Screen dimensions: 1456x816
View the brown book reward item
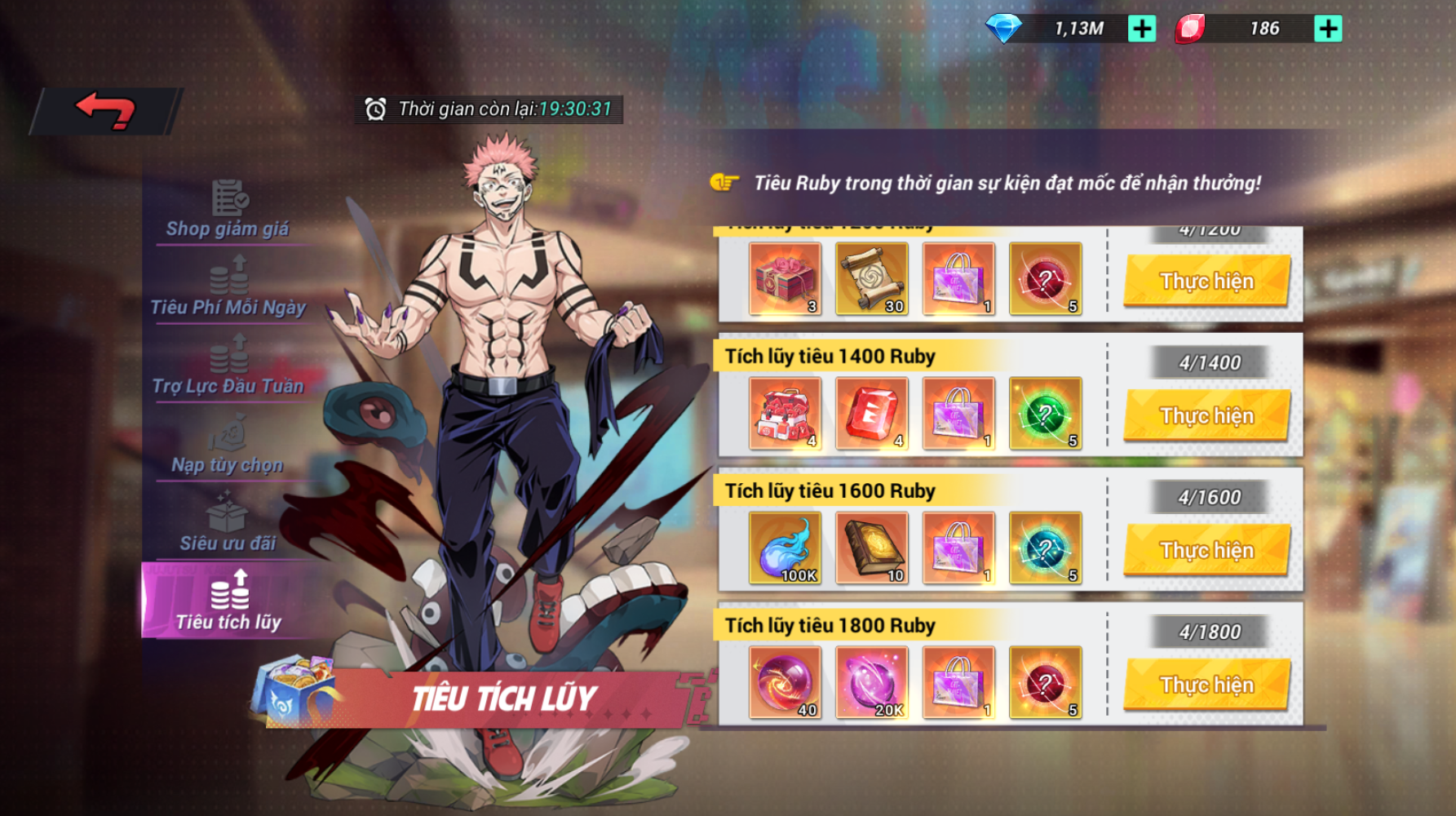872,548
